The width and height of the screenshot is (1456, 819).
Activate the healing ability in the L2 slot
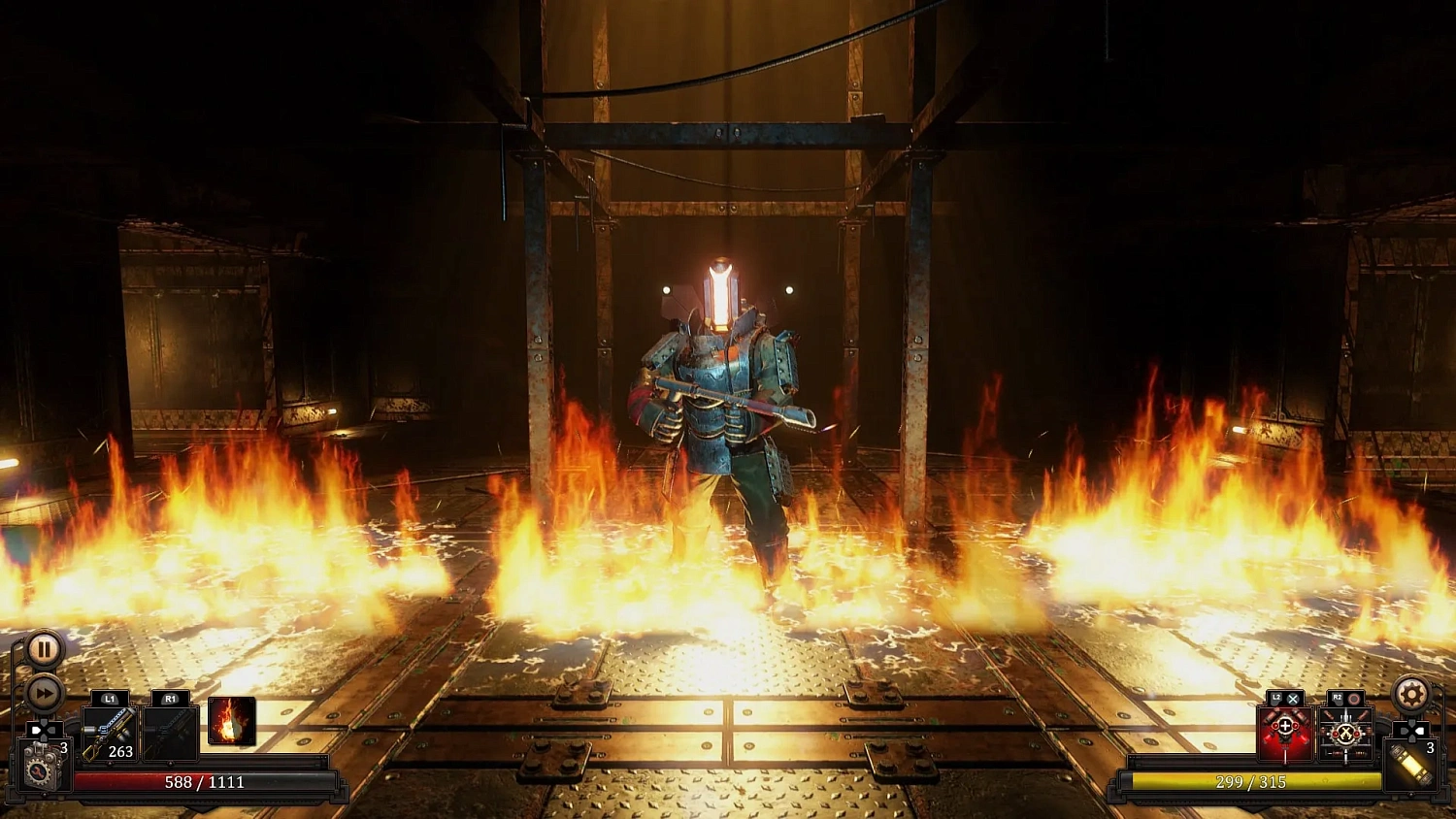(x=1285, y=734)
